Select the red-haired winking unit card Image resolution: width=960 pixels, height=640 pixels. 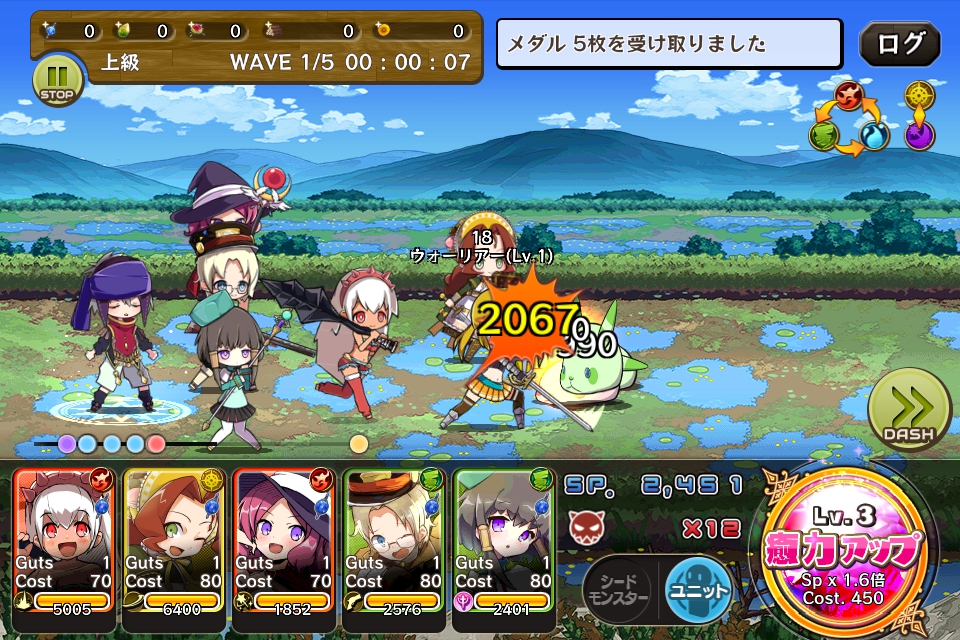pos(176,540)
